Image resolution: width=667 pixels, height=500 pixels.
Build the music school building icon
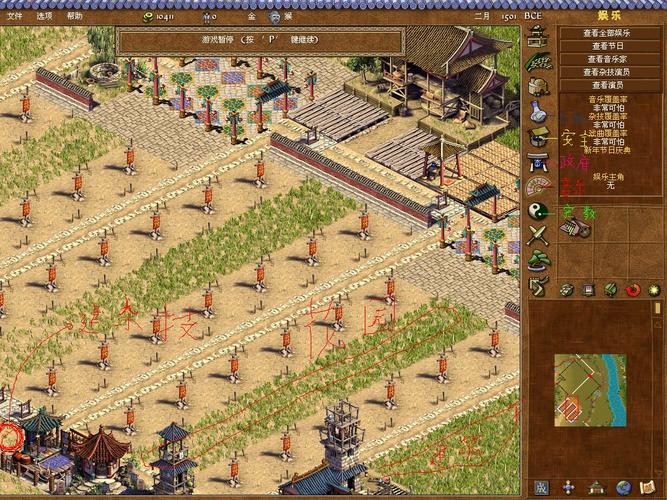click(577, 230)
